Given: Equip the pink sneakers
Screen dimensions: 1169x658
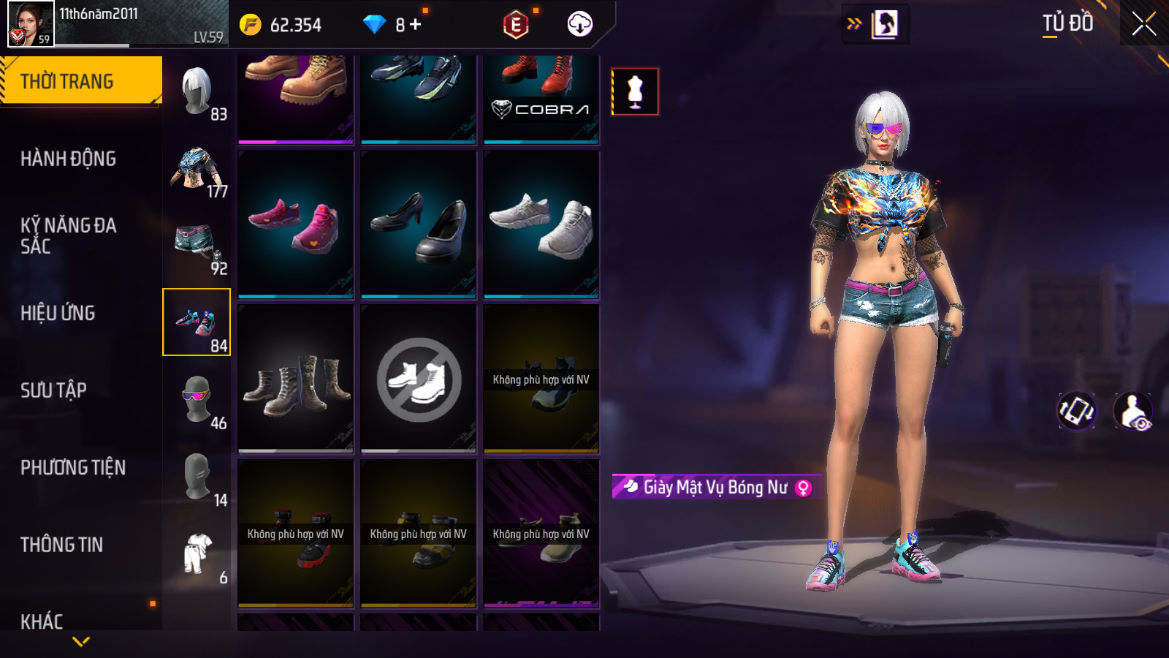Looking at the screenshot, I should (296, 224).
